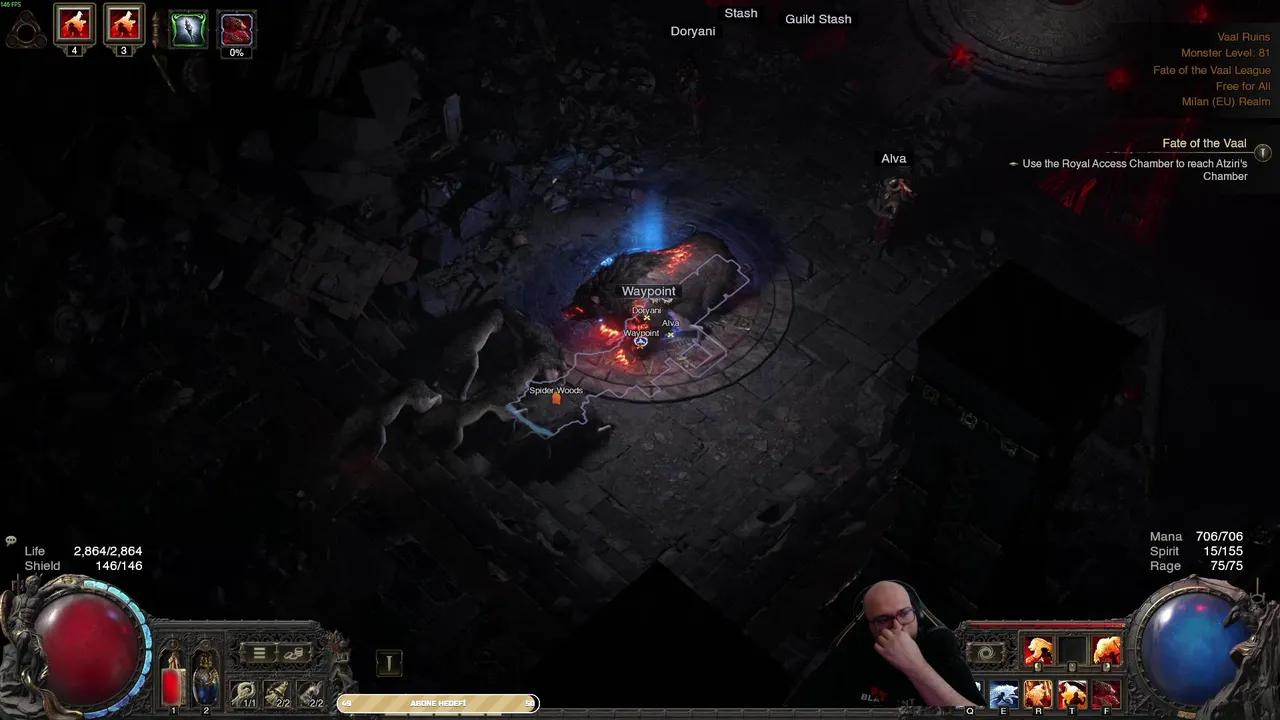This screenshot has height=720, width=1280.
Task: Activate the bear skill on the T key
Action: [x=1072, y=693]
